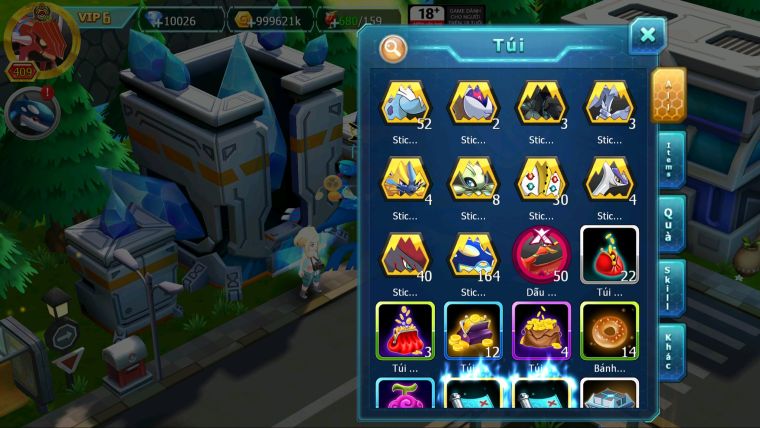Select the donut Bánh item slot

click(x=609, y=331)
